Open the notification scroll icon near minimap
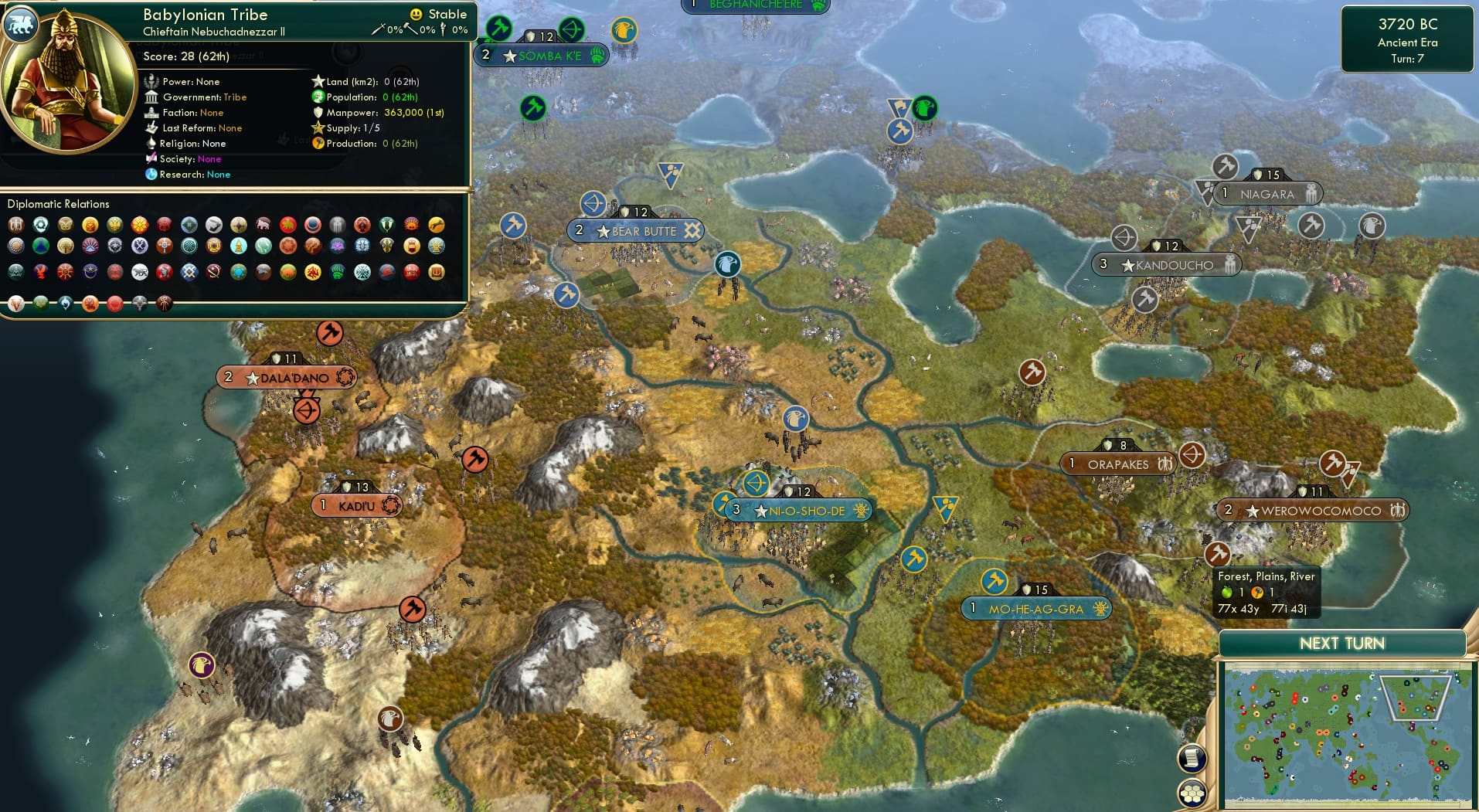1479x812 pixels. 1192,759
